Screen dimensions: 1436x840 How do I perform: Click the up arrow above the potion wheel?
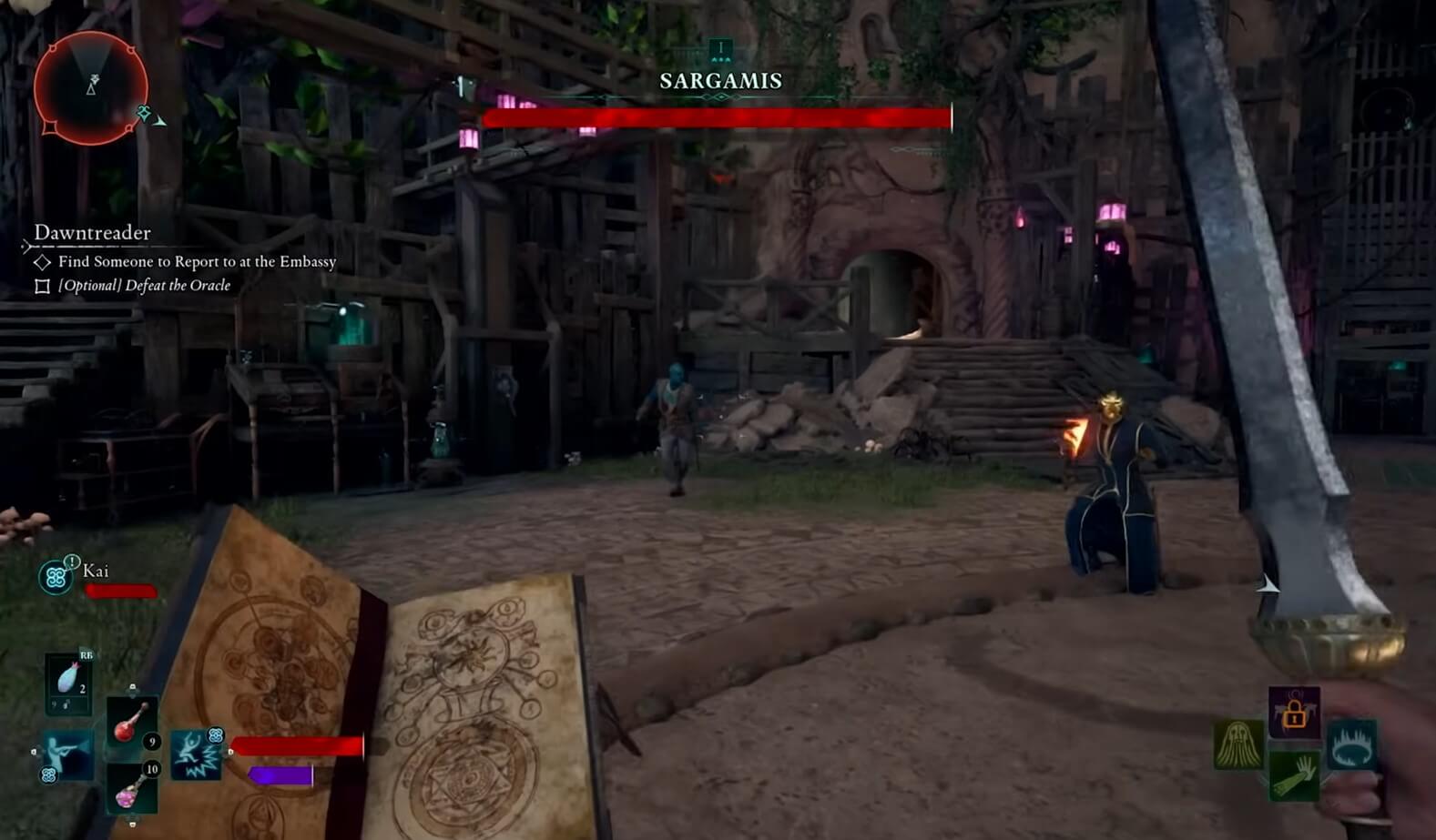coord(132,686)
